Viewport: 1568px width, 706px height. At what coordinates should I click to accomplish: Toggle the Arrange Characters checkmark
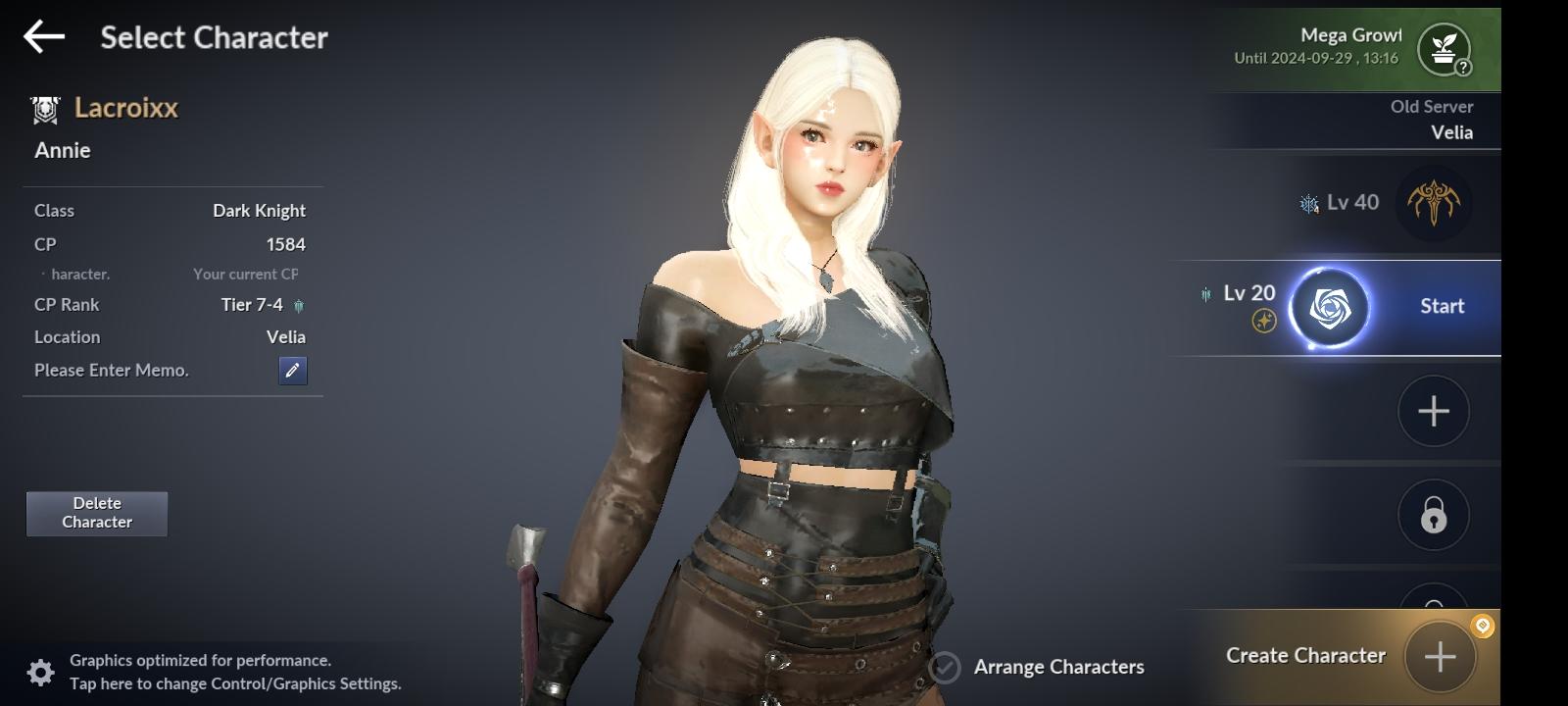[944, 667]
